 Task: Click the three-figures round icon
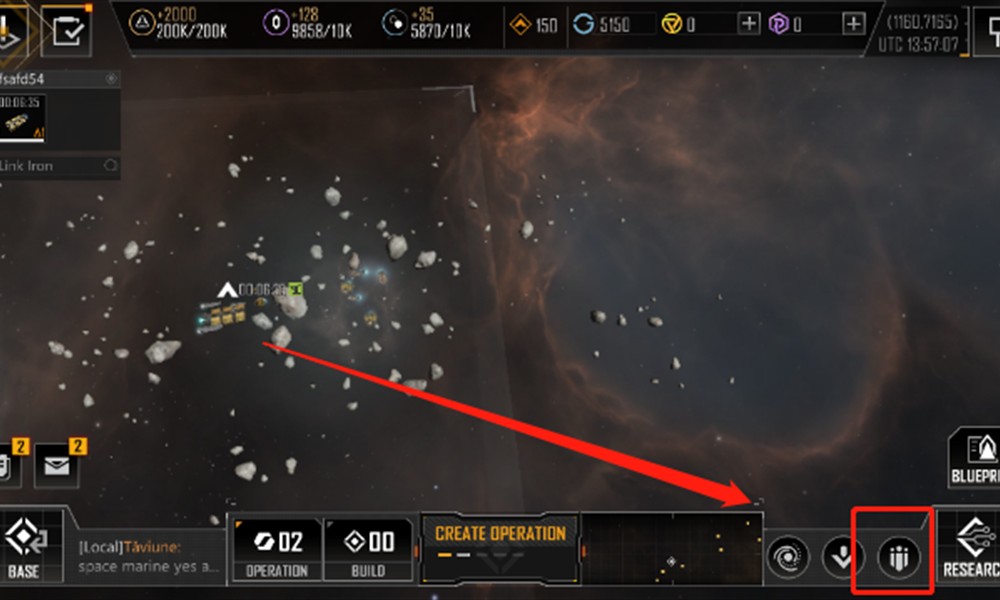[897, 557]
